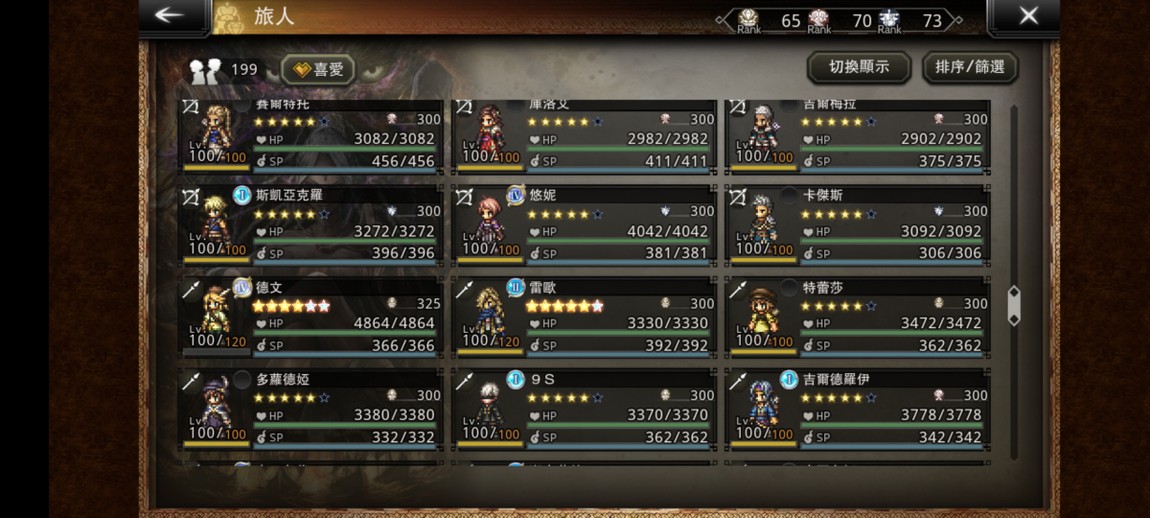
Task: Choose the traveler card for 悠妮
Action: [584, 224]
